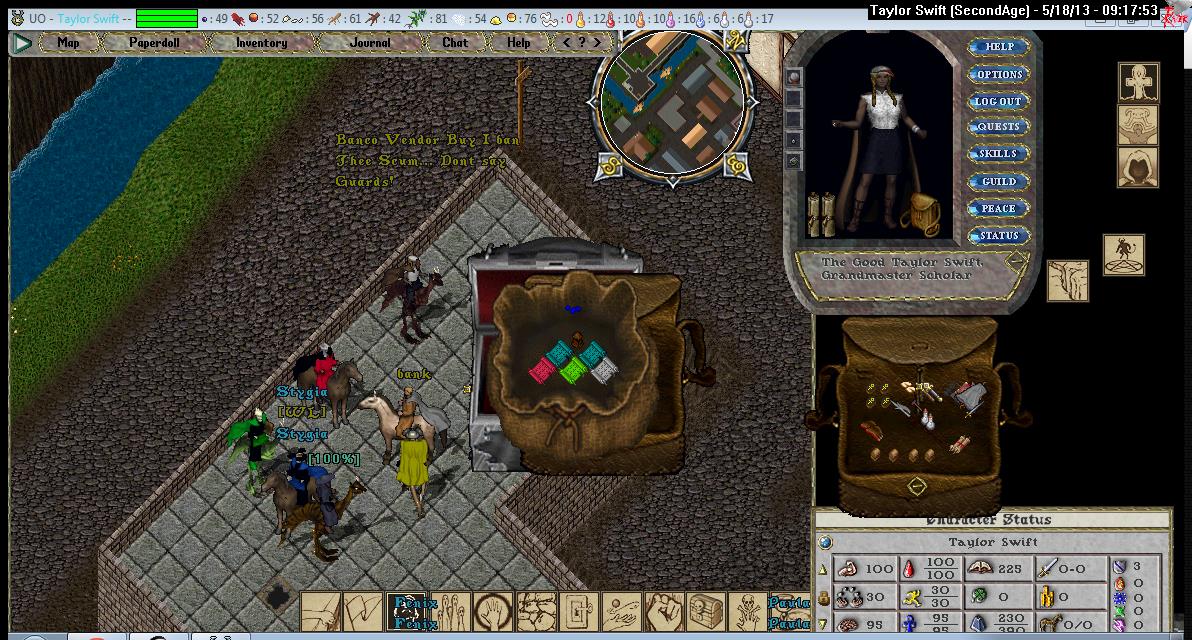1192x640 pixels.
Task: Click the Help entry in top menu bar
Action: pyautogui.click(x=518, y=43)
